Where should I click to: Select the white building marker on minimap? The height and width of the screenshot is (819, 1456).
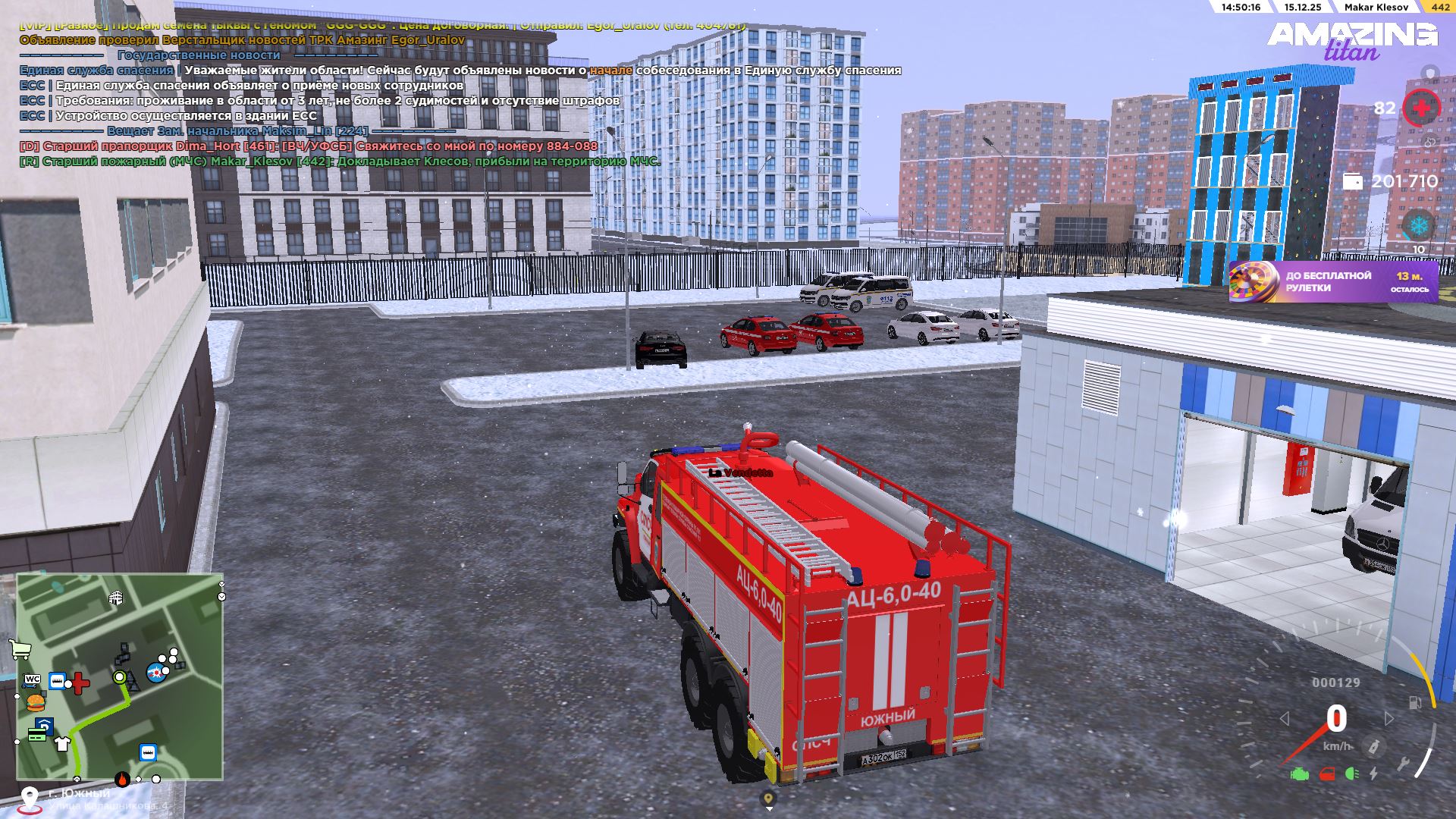(x=116, y=598)
